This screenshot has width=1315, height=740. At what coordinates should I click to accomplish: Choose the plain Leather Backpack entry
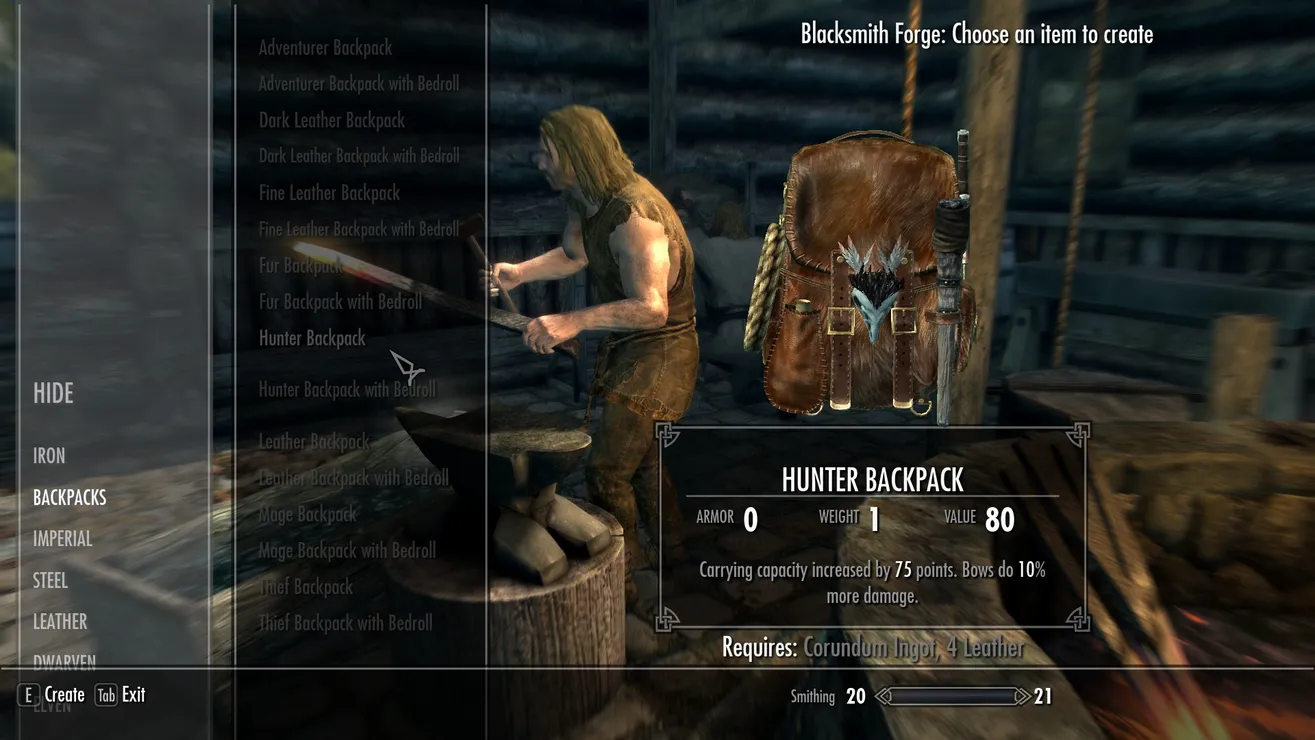pos(314,441)
